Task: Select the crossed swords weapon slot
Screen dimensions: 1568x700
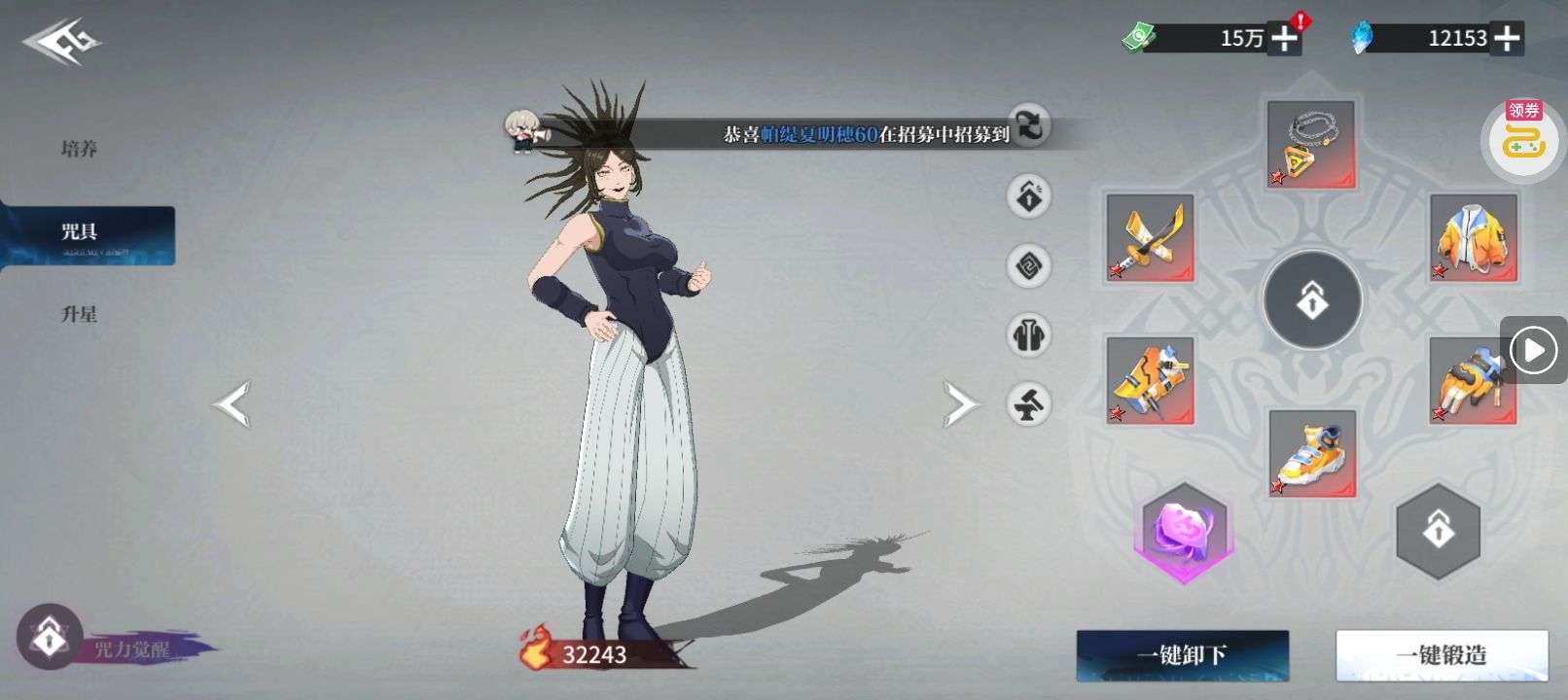Action: pyautogui.click(x=1150, y=237)
